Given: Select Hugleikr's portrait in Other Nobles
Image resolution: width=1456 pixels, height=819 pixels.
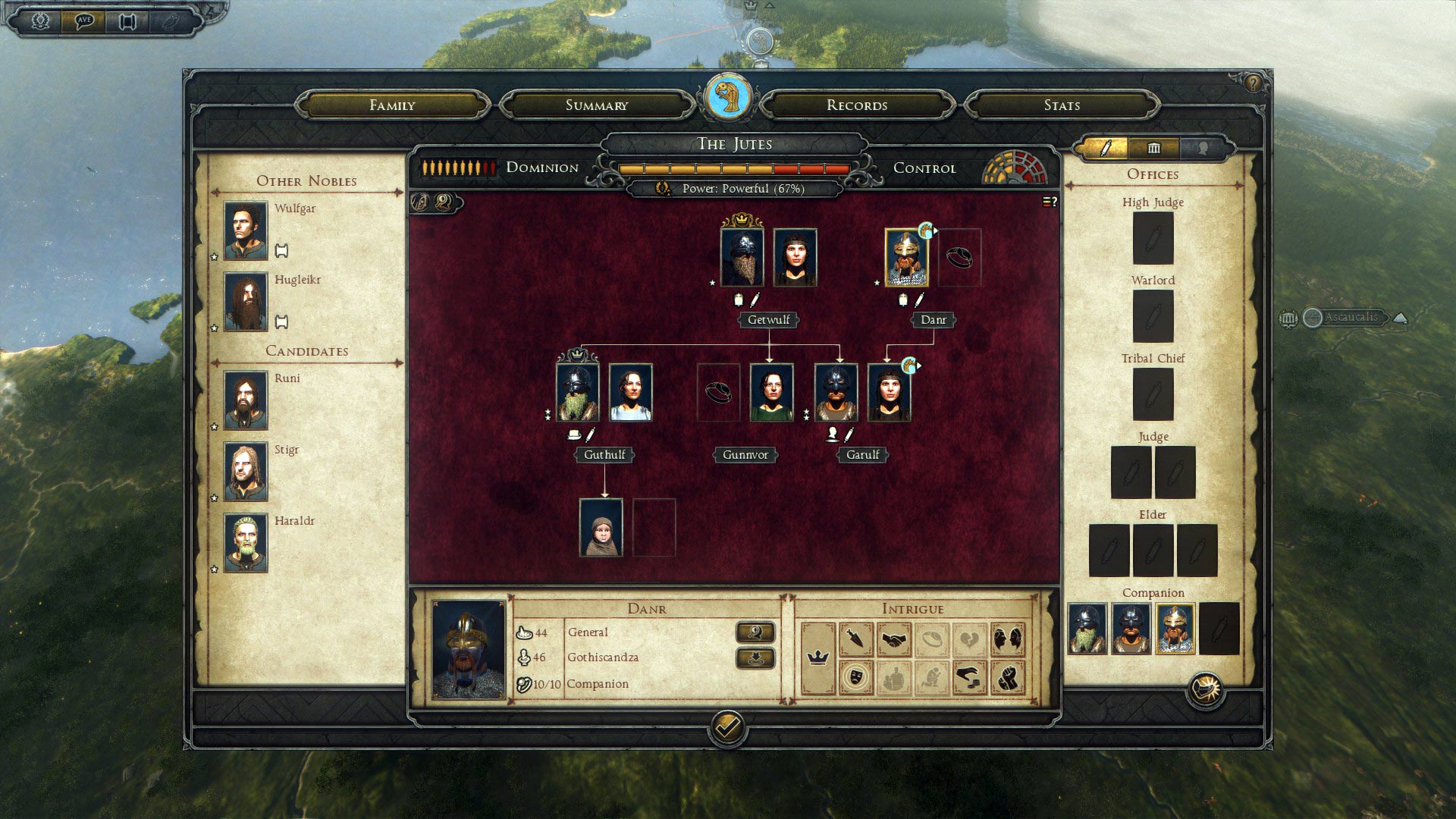Looking at the screenshot, I should tap(246, 301).
